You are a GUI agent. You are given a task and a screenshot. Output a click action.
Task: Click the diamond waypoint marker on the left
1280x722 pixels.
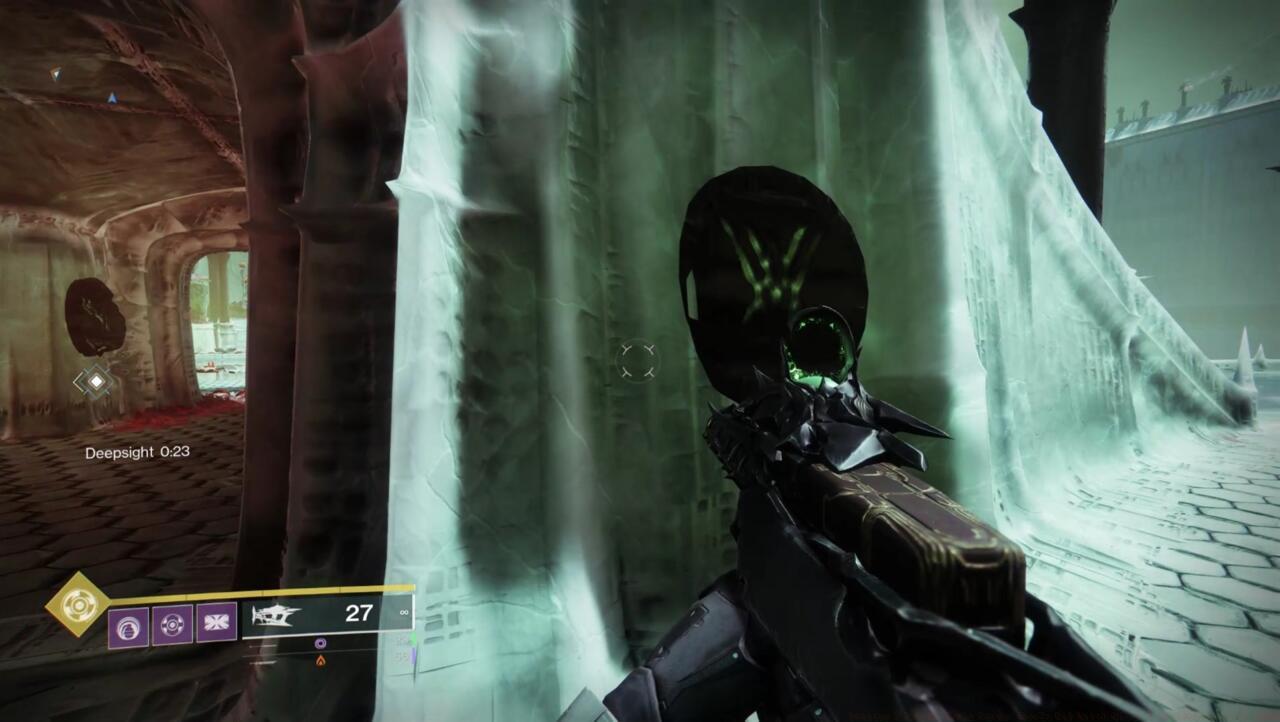93,381
